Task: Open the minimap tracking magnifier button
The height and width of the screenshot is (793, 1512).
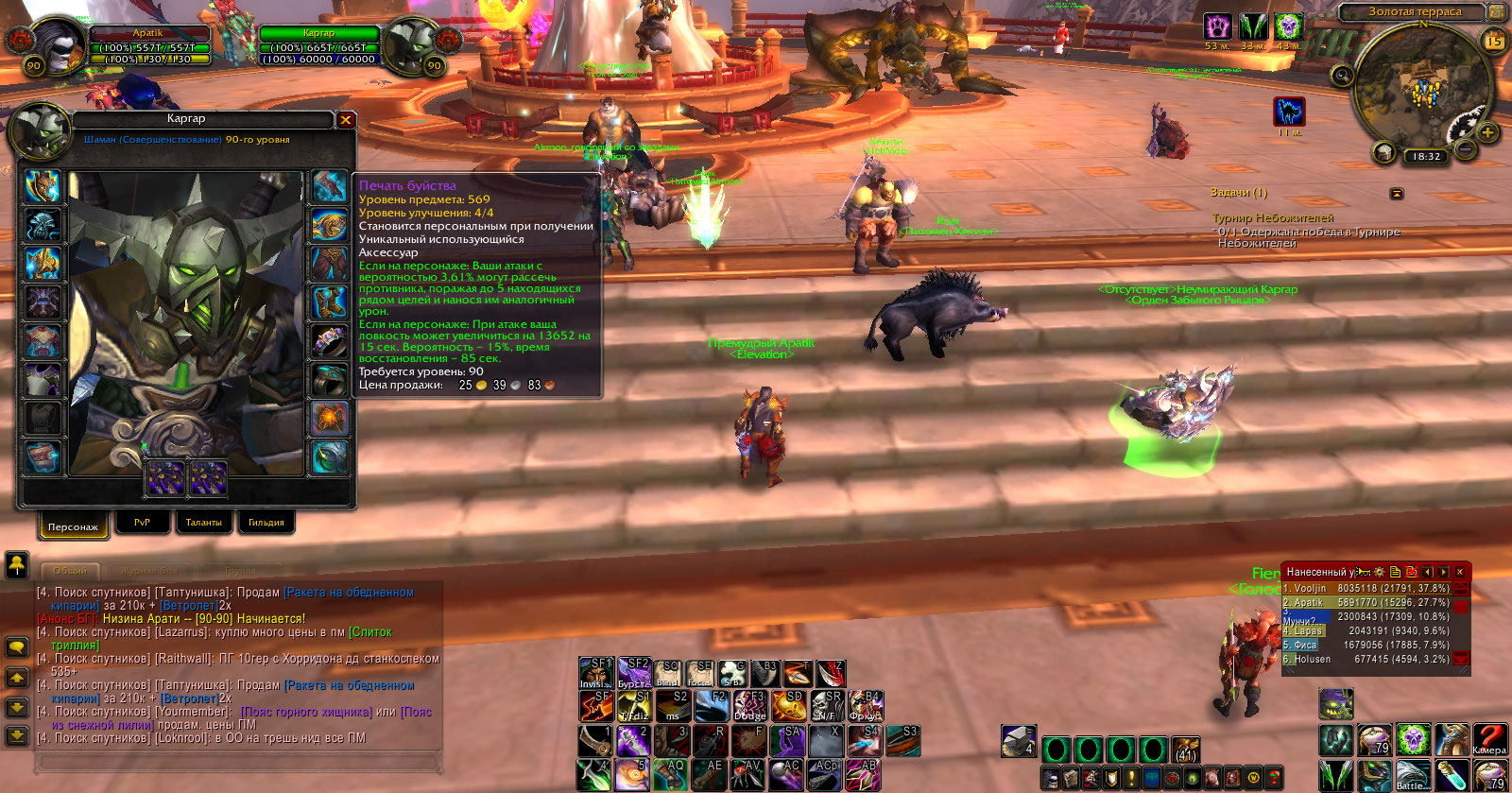Action: point(1342,75)
